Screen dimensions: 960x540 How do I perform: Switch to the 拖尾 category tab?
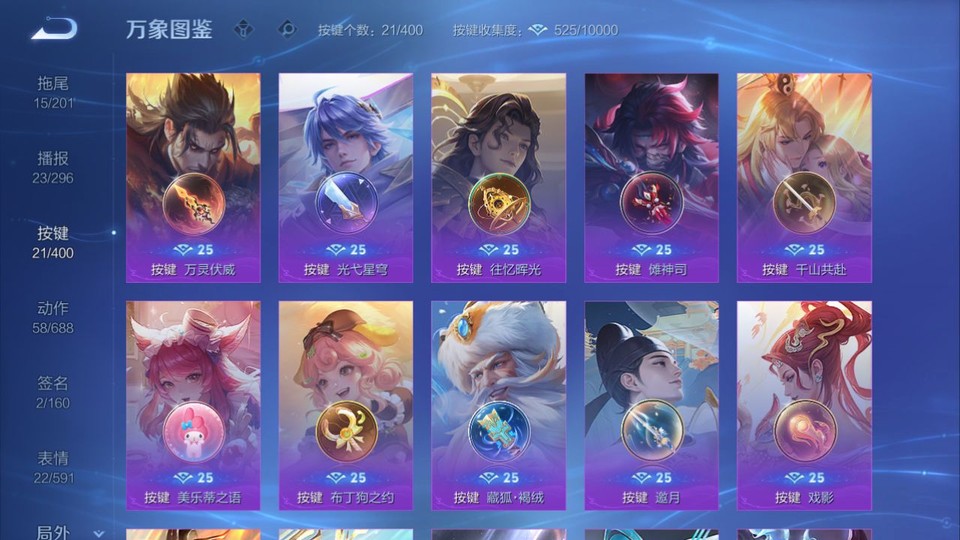coord(54,92)
